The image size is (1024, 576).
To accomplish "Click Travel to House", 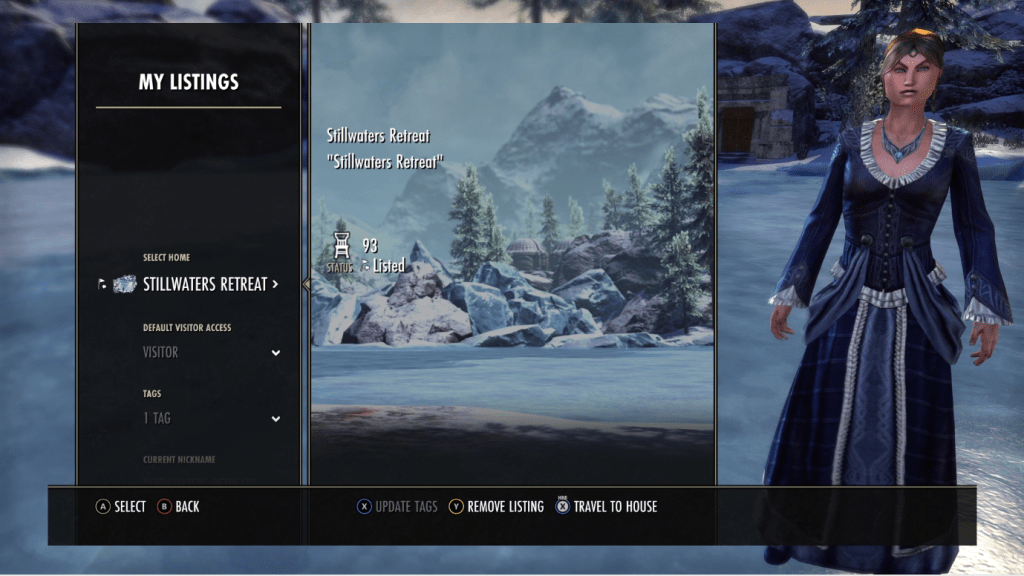I will (x=607, y=507).
